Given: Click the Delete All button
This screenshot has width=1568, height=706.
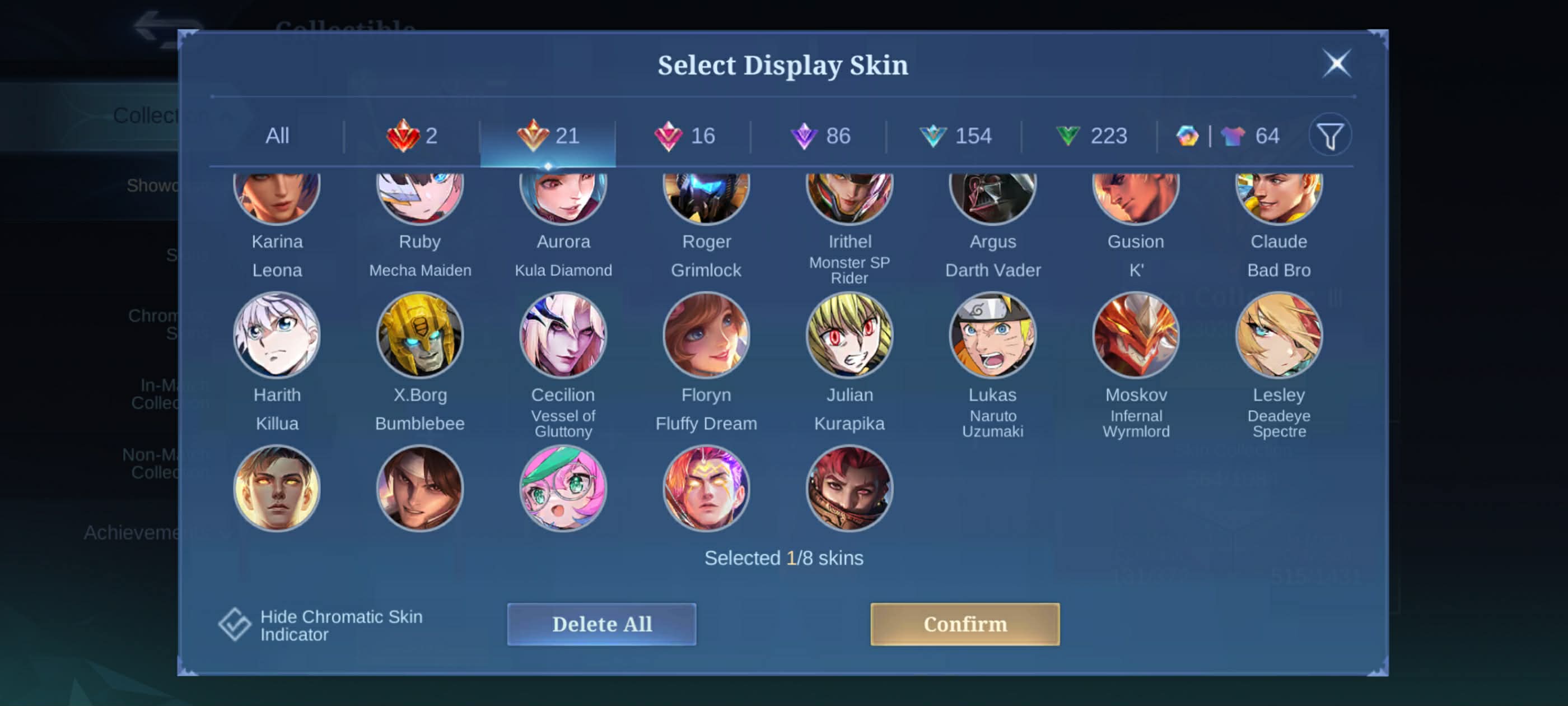Looking at the screenshot, I should [x=601, y=624].
